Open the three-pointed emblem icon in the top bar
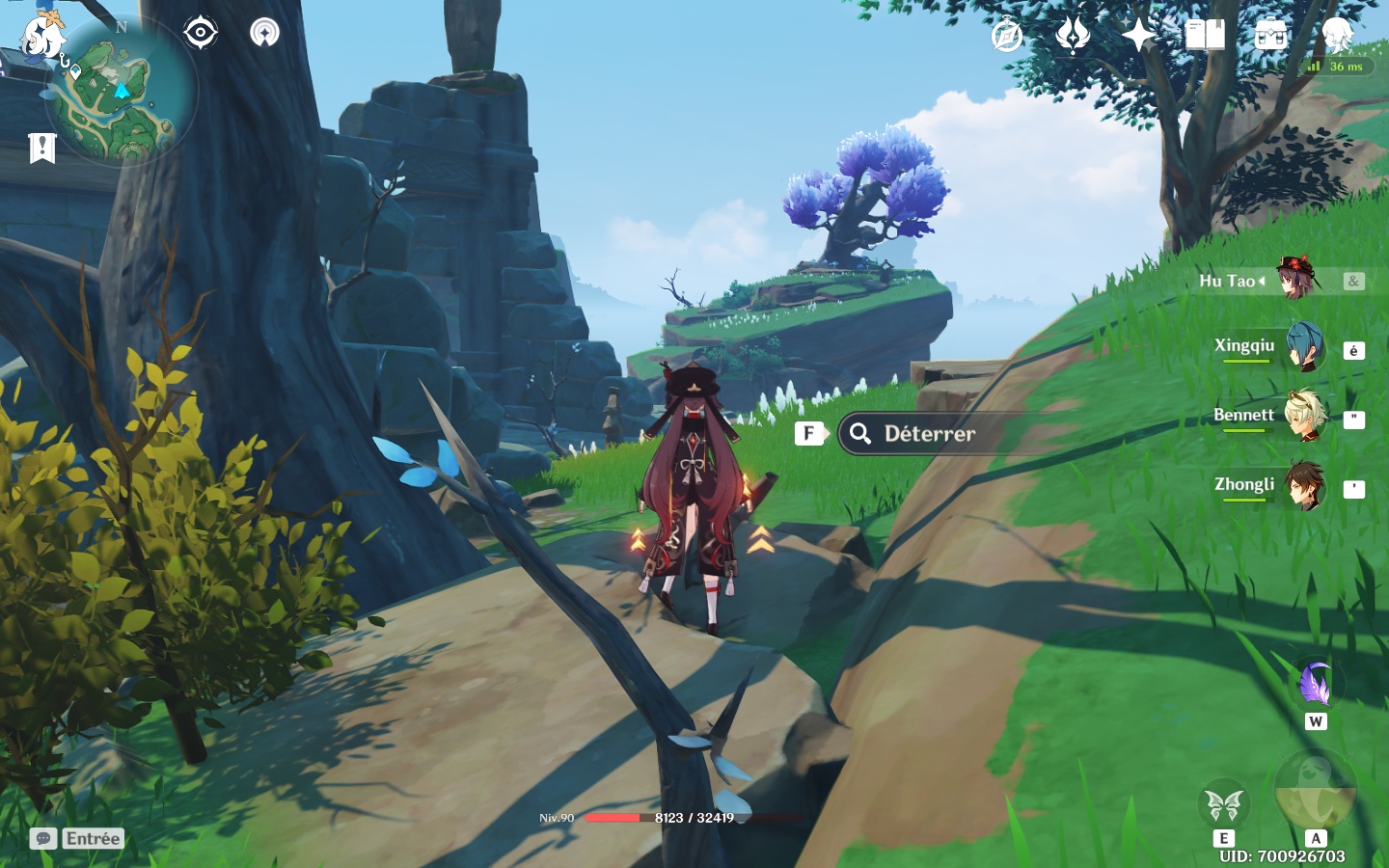Screen dimensions: 1389x868 click(1072, 36)
